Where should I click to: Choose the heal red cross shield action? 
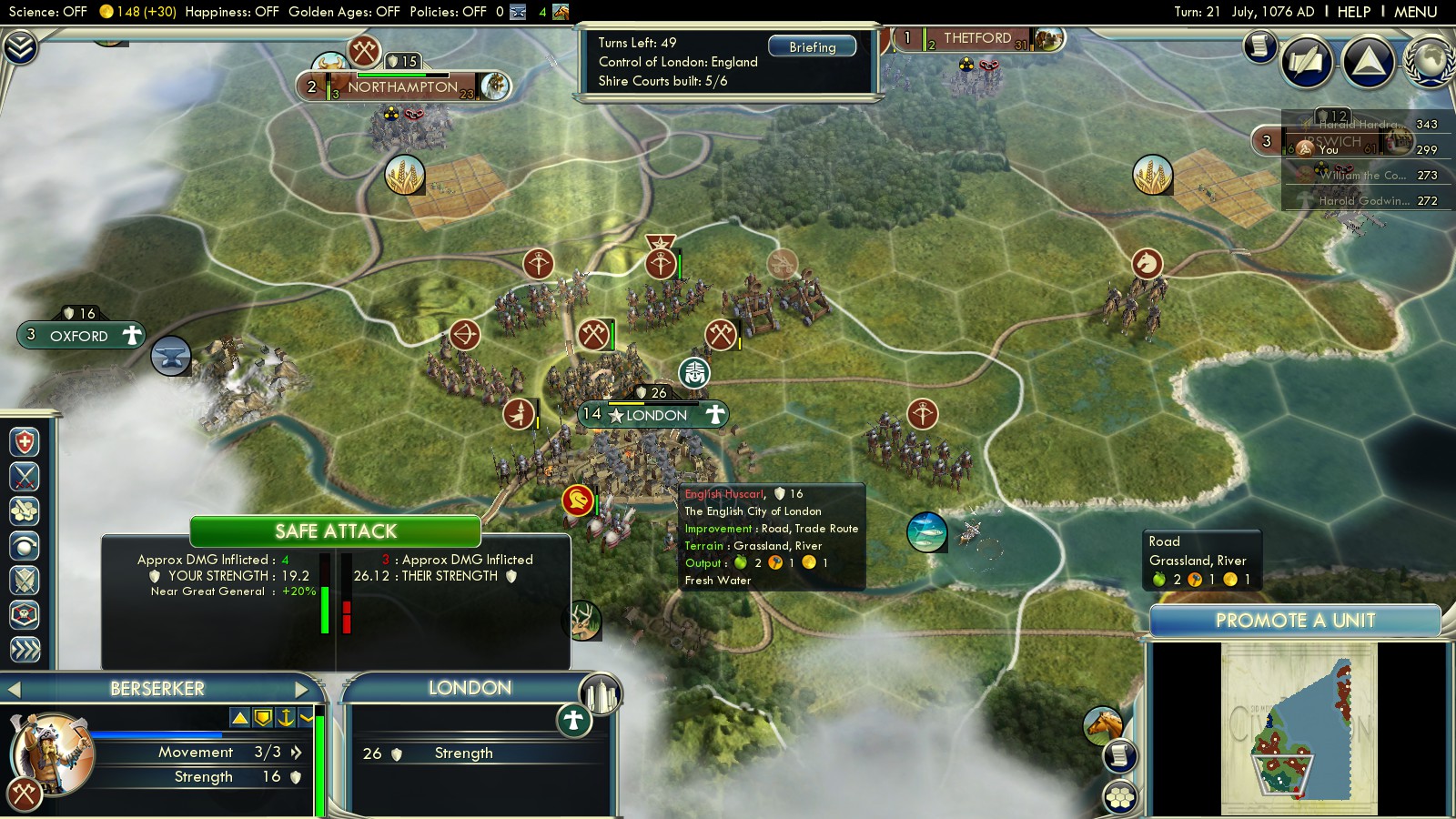25,442
